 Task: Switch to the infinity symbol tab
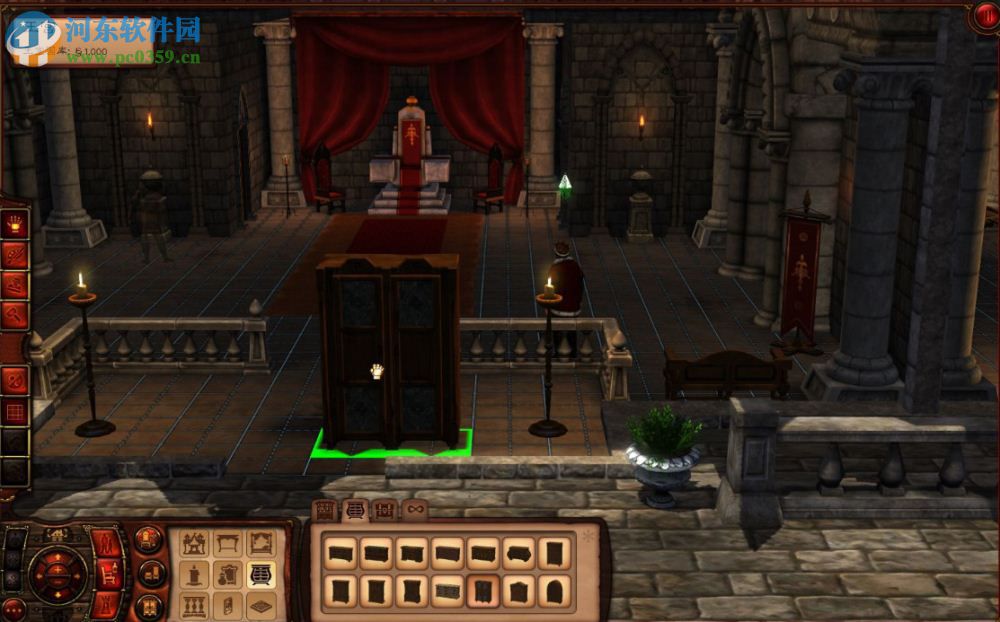click(x=415, y=510)
